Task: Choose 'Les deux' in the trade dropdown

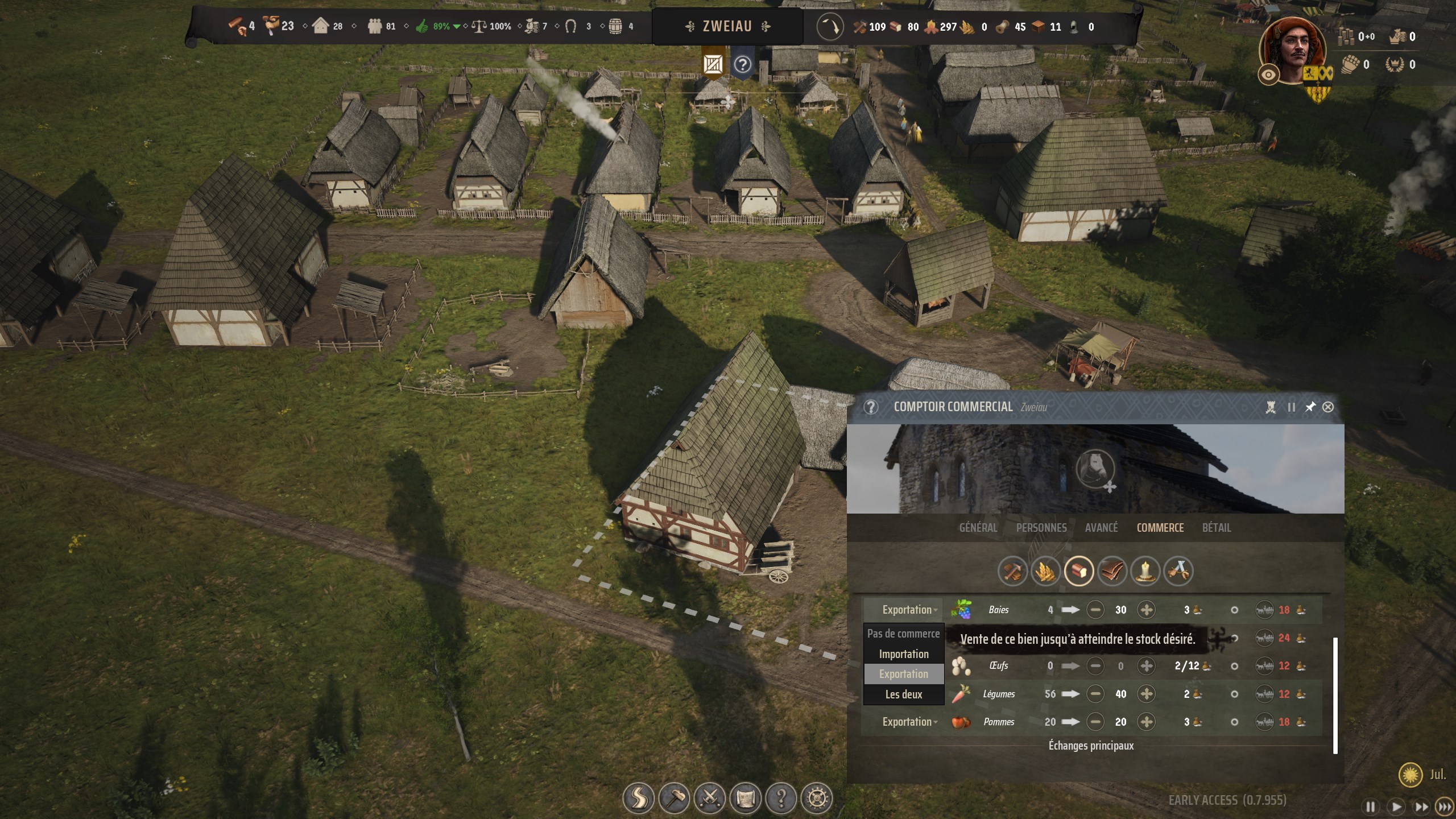Action: (904, 694)
